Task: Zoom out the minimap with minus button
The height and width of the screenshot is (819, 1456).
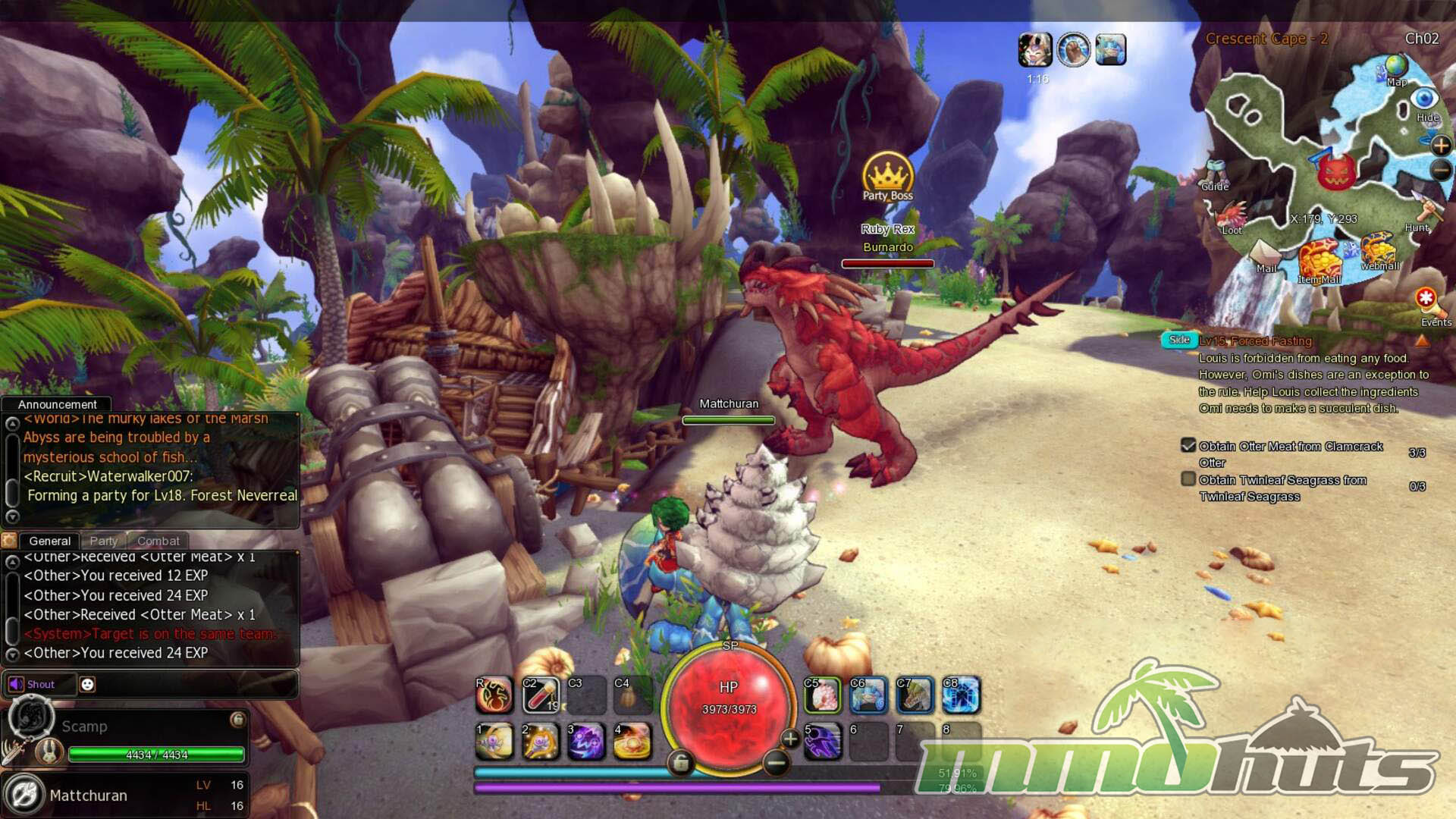Action: pos(1441,171)
